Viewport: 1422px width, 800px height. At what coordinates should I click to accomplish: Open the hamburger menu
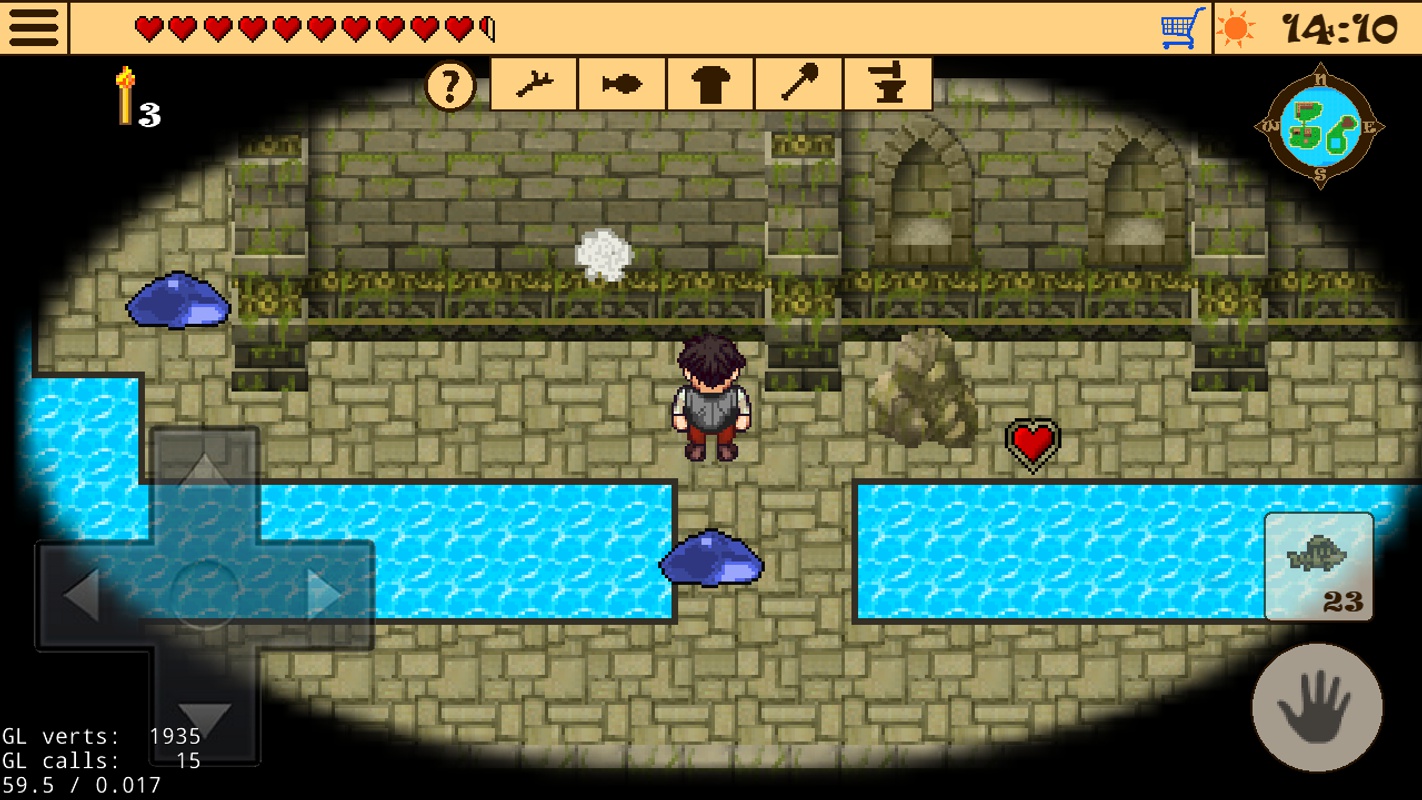point(33,27)
